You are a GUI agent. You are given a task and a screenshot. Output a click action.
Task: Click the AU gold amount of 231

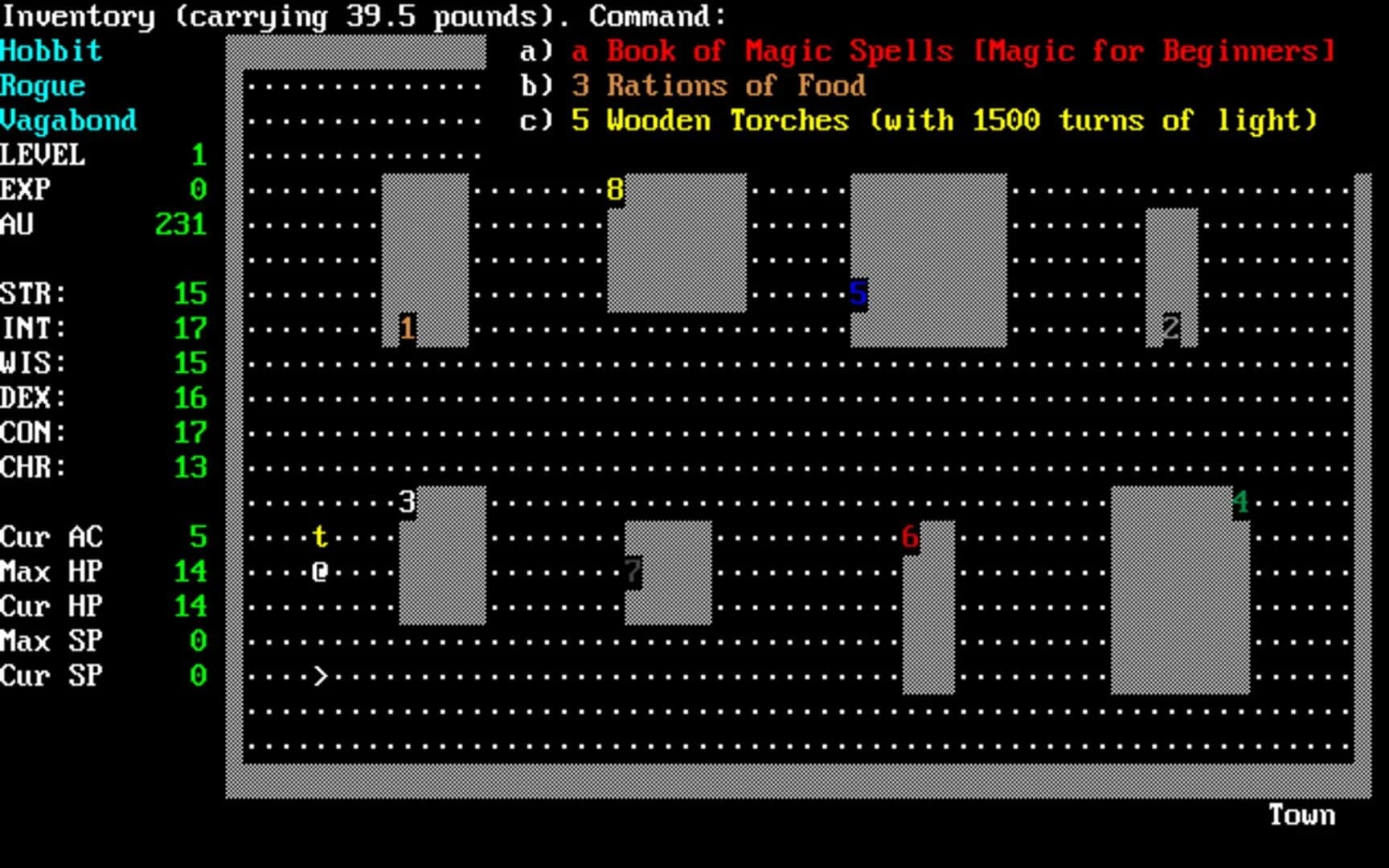[180, 225]
